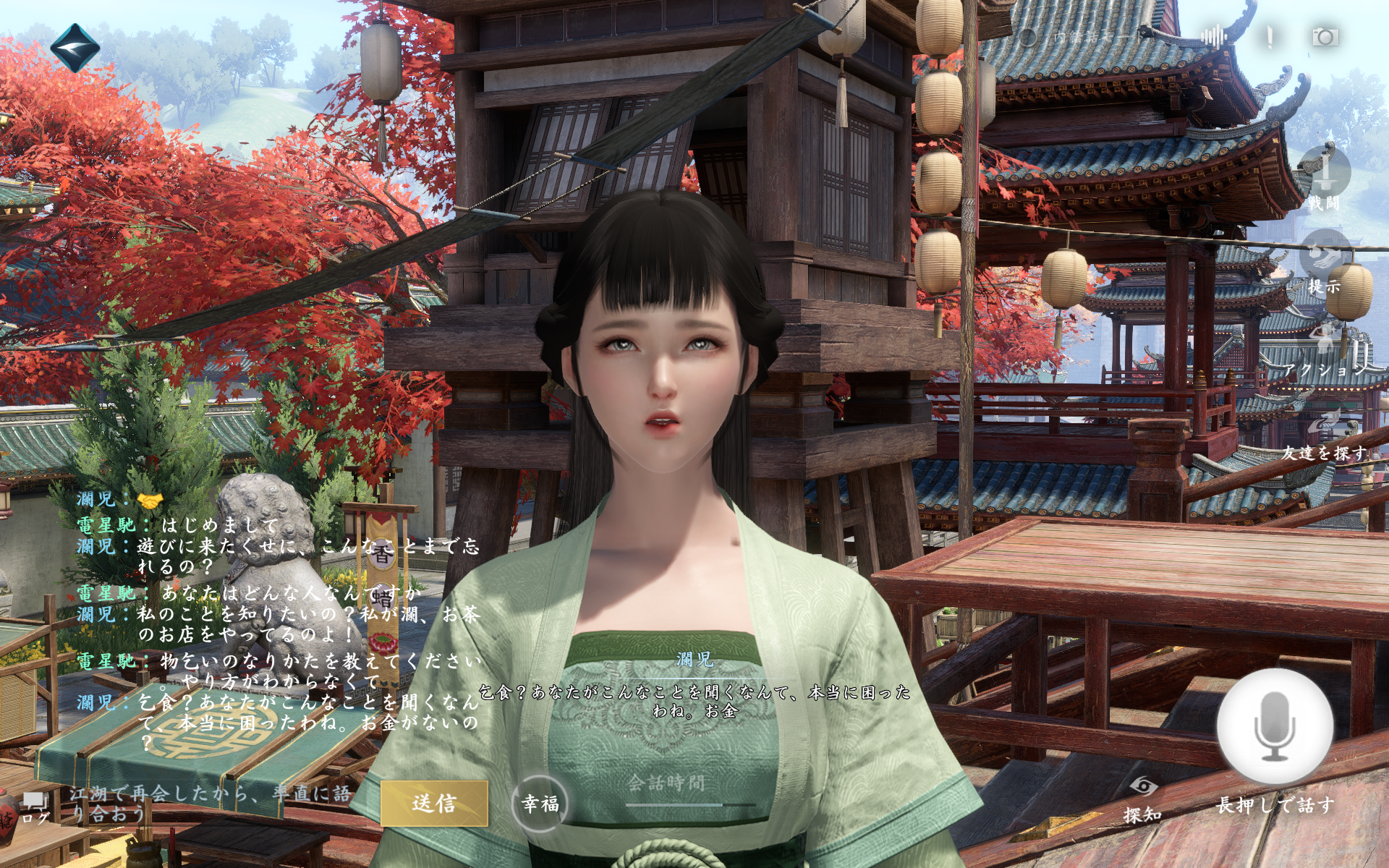
Task: Open the chat log (ログ)
Action: [34, 807]
